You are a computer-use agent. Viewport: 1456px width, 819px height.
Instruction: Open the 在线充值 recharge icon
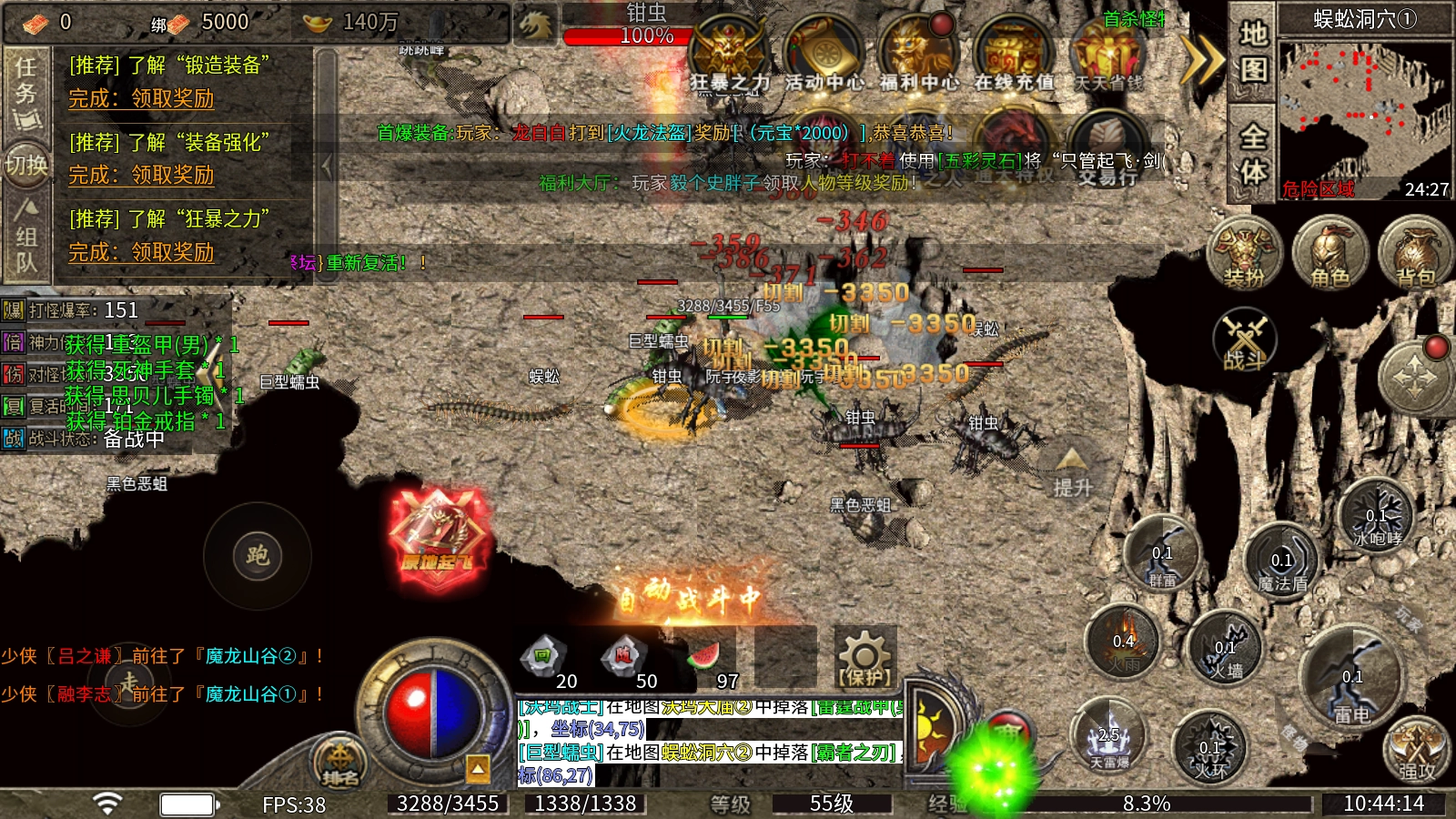[1013, 55]
